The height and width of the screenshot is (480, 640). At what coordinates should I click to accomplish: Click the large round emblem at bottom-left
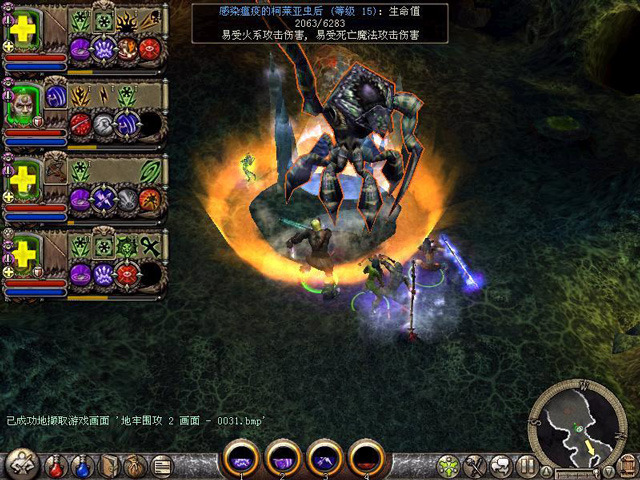coord(22,464)
